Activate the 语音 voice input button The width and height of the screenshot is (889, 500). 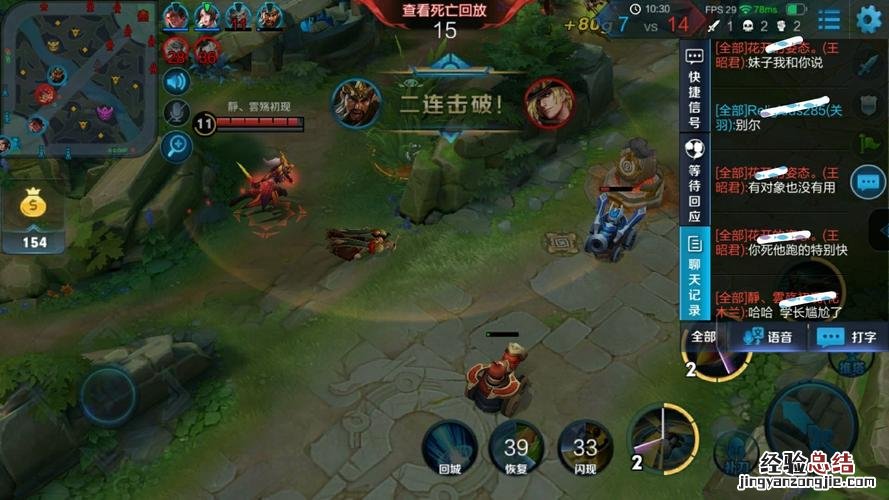coord(769,337)
